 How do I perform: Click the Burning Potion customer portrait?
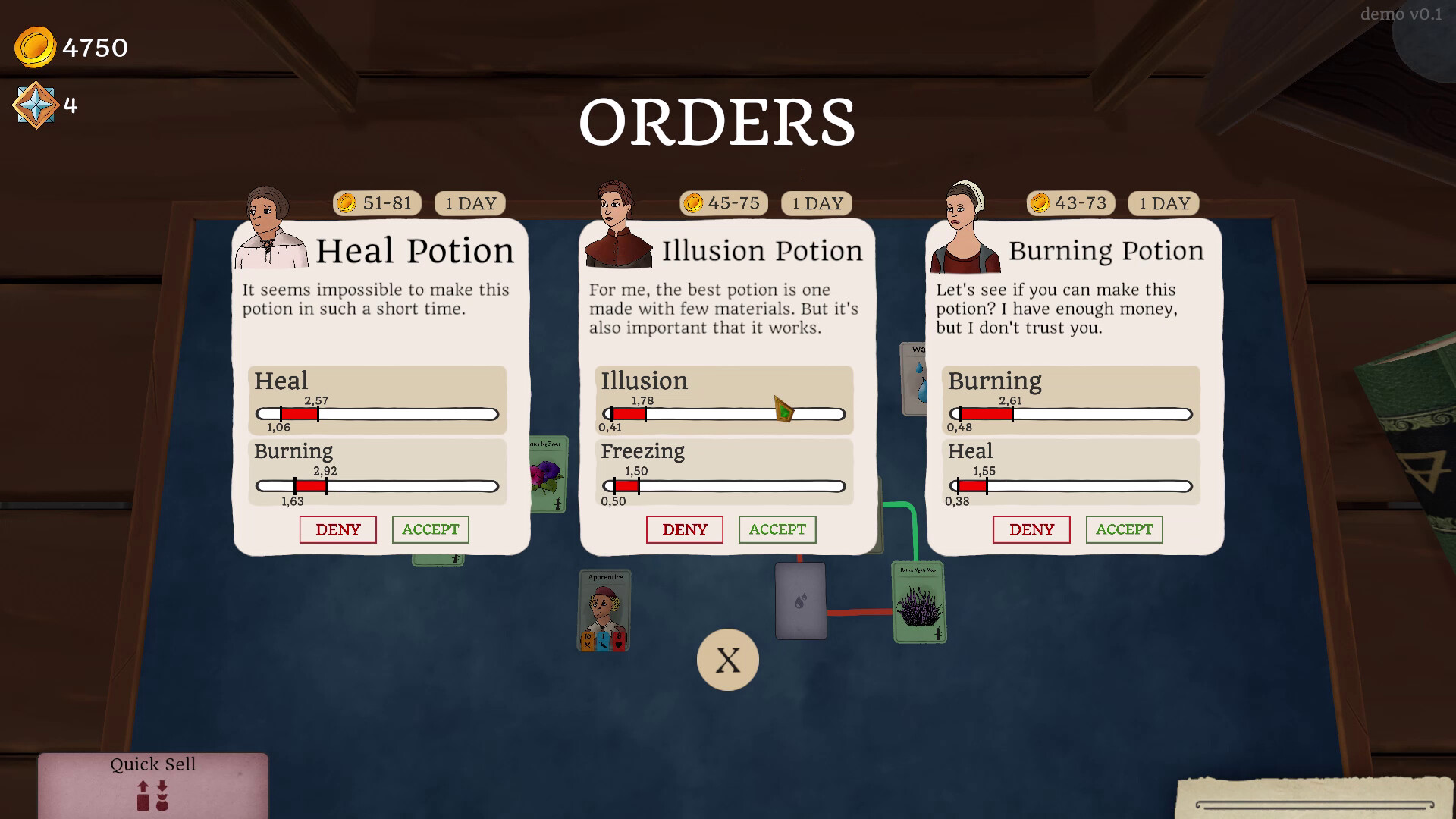point(963,224)
